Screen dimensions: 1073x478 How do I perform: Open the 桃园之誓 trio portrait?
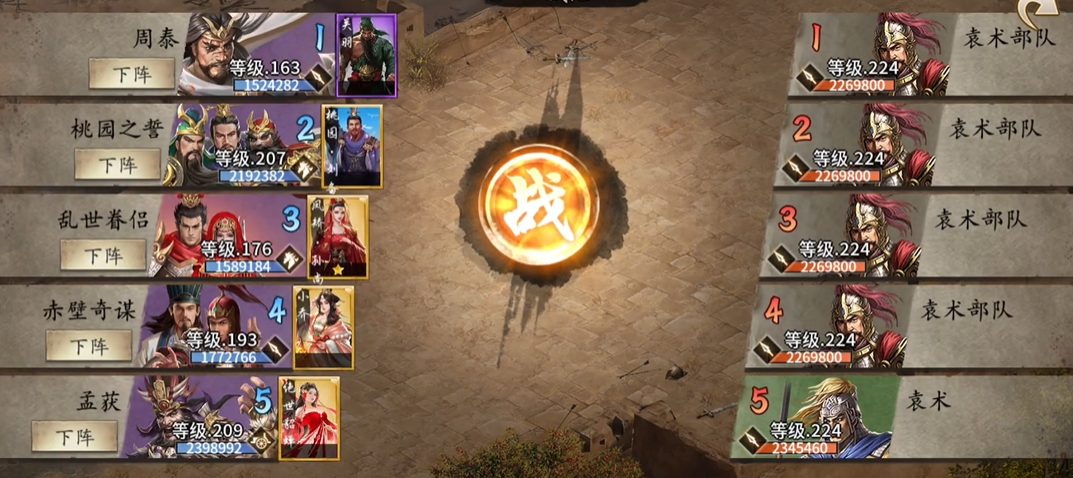(x=225, y=140)
